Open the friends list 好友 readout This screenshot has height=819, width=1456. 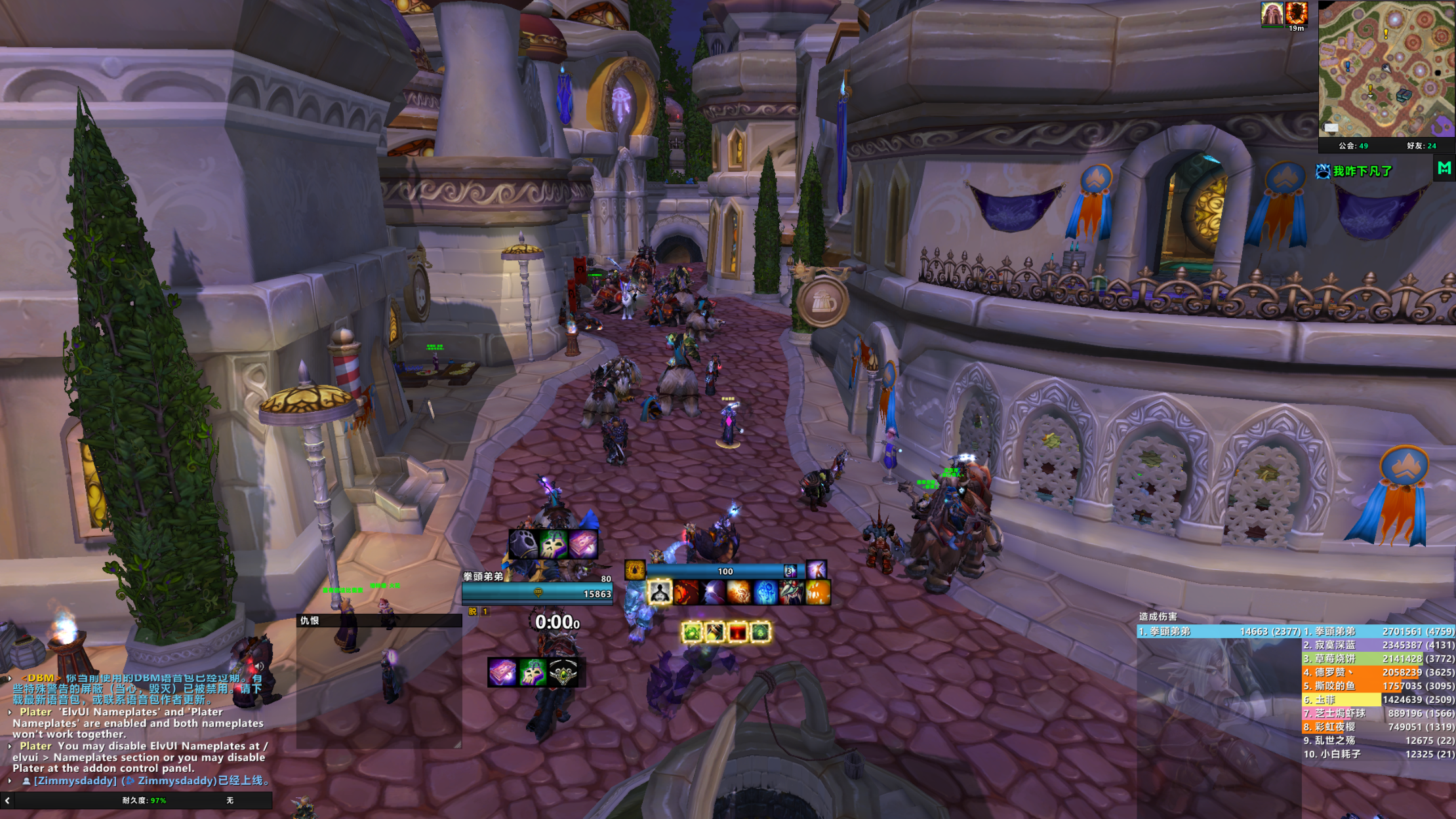coord(1421,146)
